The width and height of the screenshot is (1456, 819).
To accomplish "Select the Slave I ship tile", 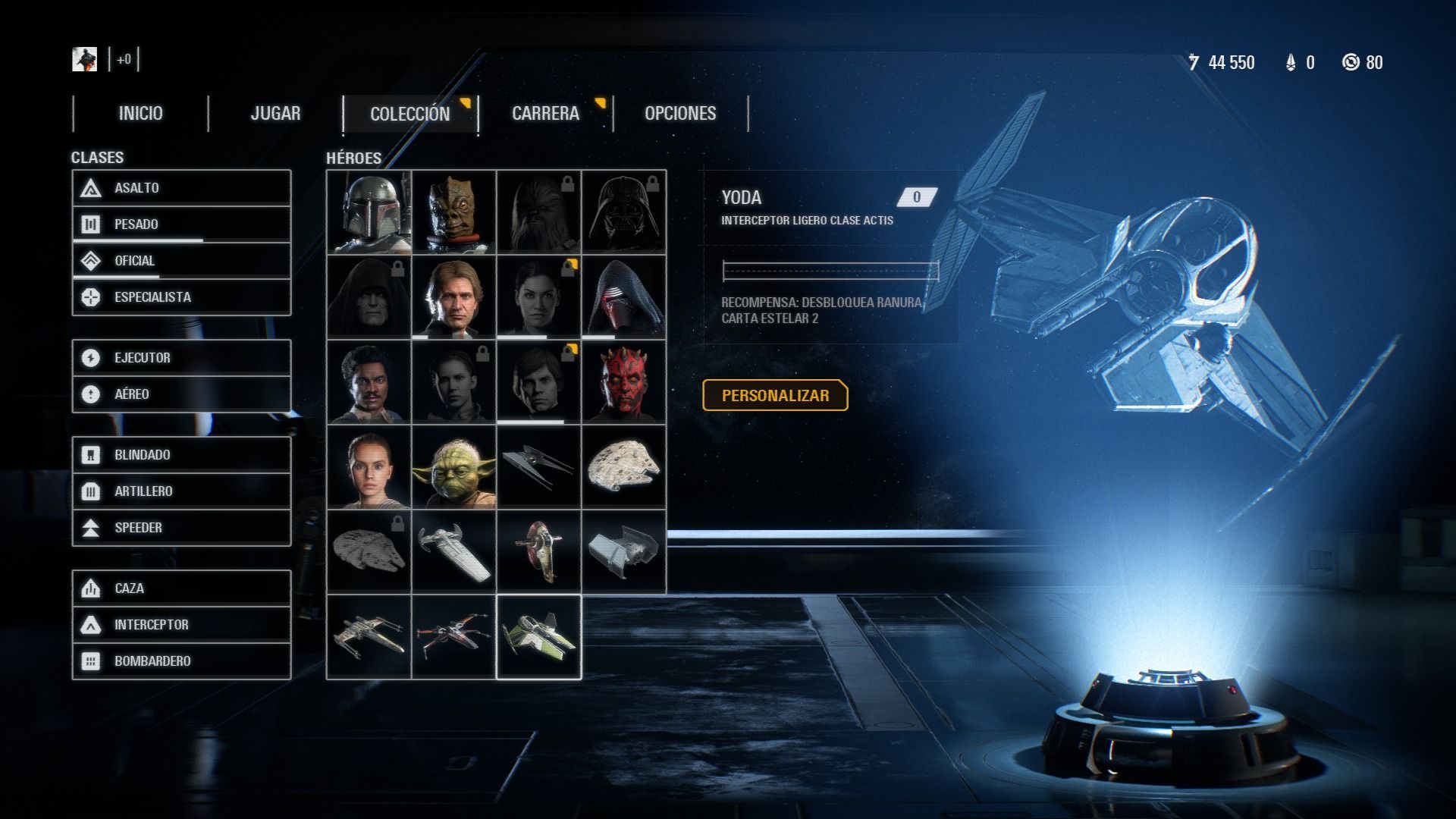I will point(539,552).
